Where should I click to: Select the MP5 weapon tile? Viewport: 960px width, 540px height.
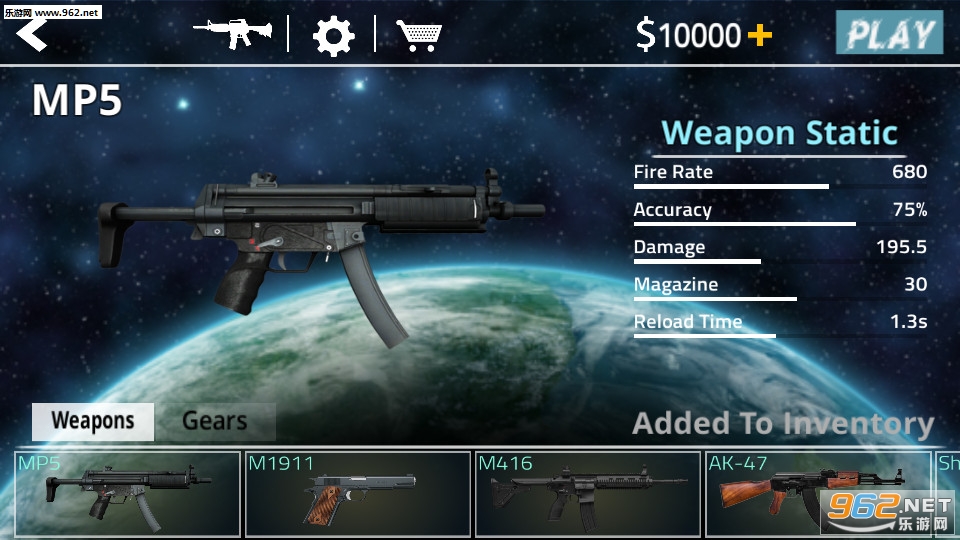pyautogui.click(x=128, y=494)
